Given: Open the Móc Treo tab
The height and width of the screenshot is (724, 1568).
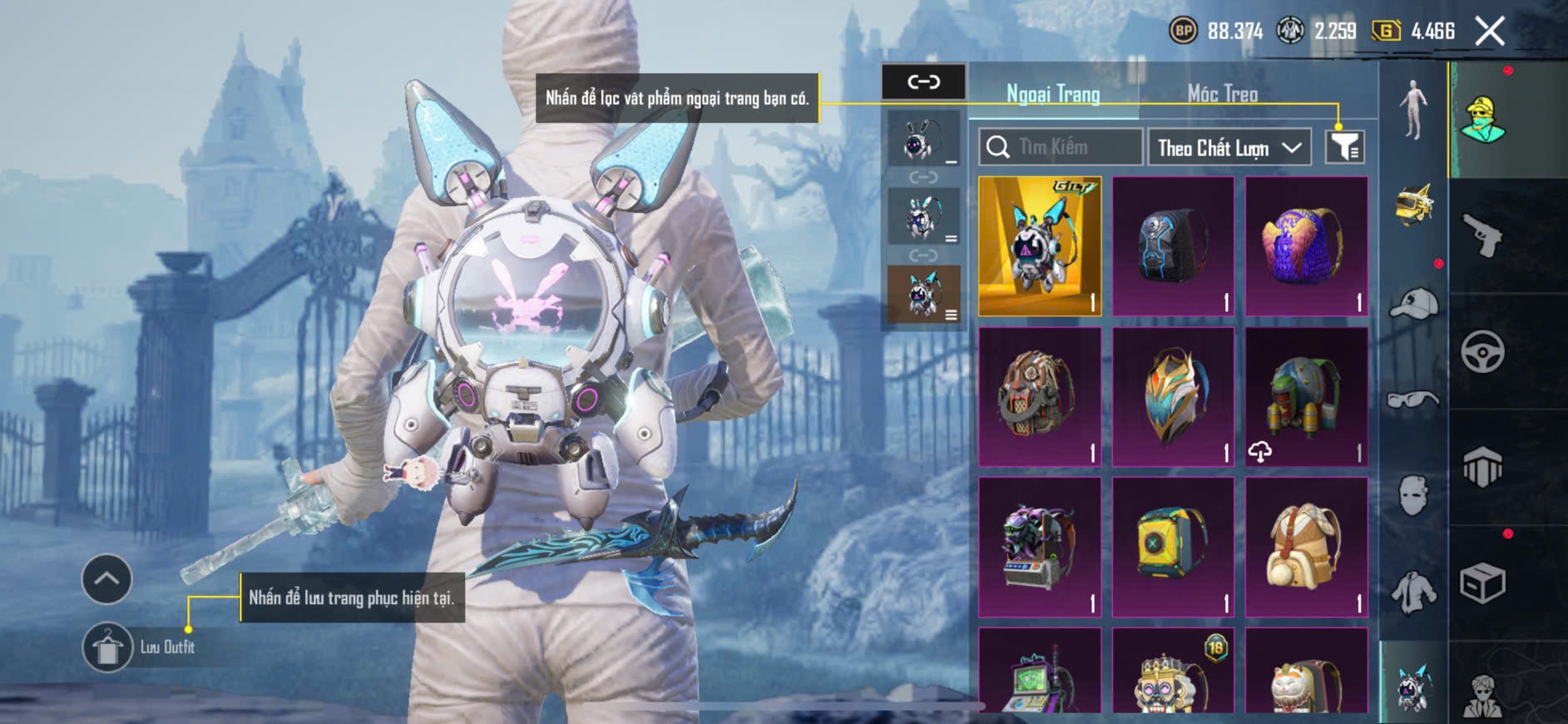Looking at the screenshot, I should coord(1222,94).
